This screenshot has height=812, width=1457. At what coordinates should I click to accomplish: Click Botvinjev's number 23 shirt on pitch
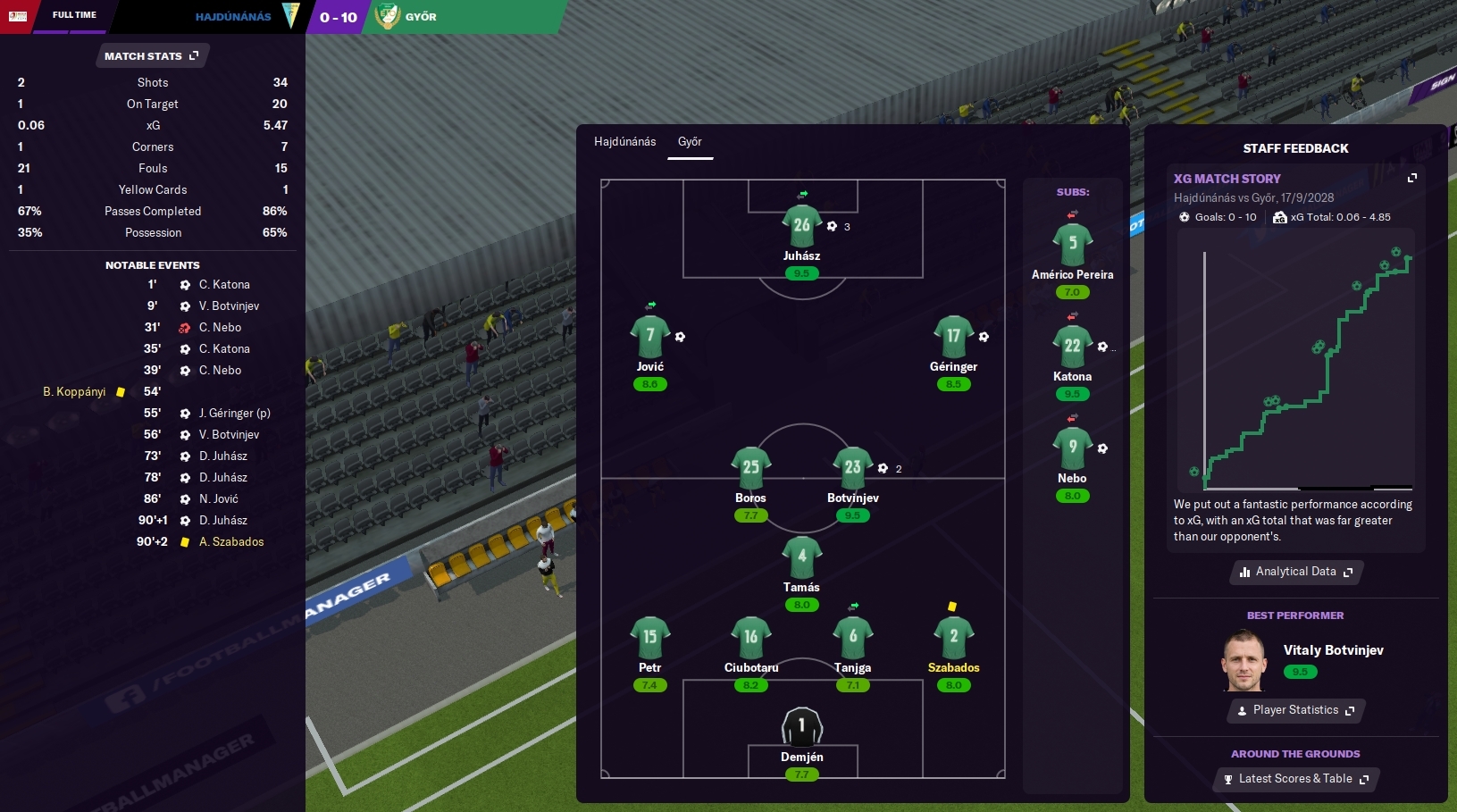852,467
